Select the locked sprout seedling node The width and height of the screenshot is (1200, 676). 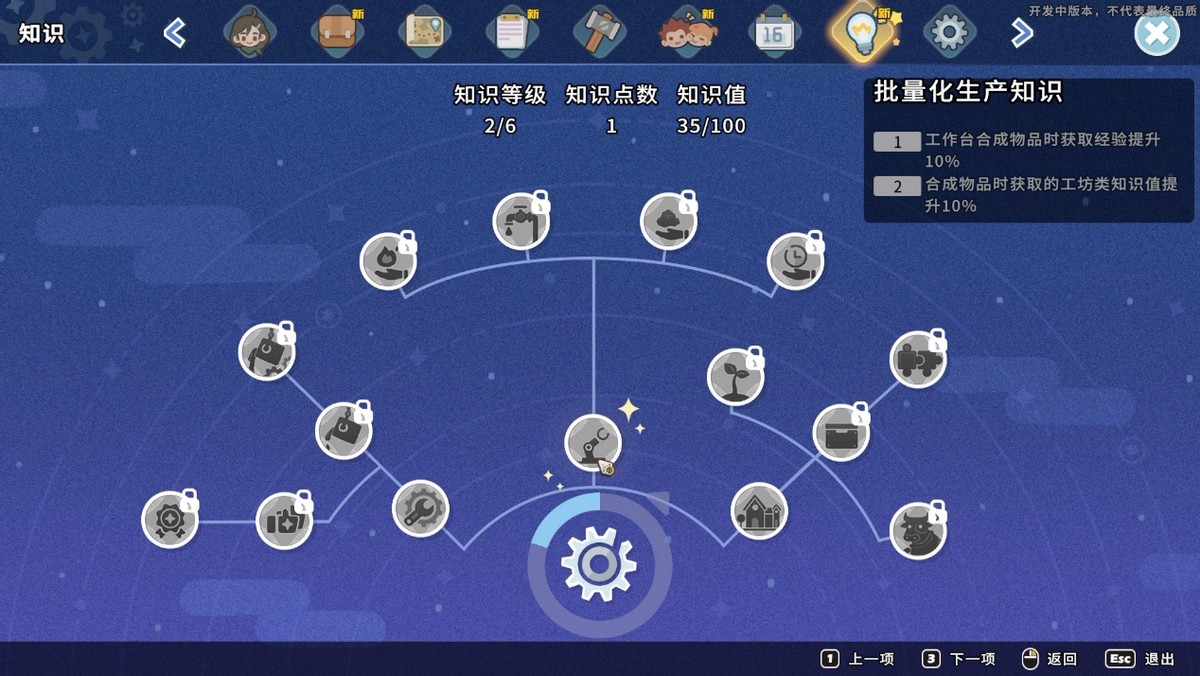point(735,377)
